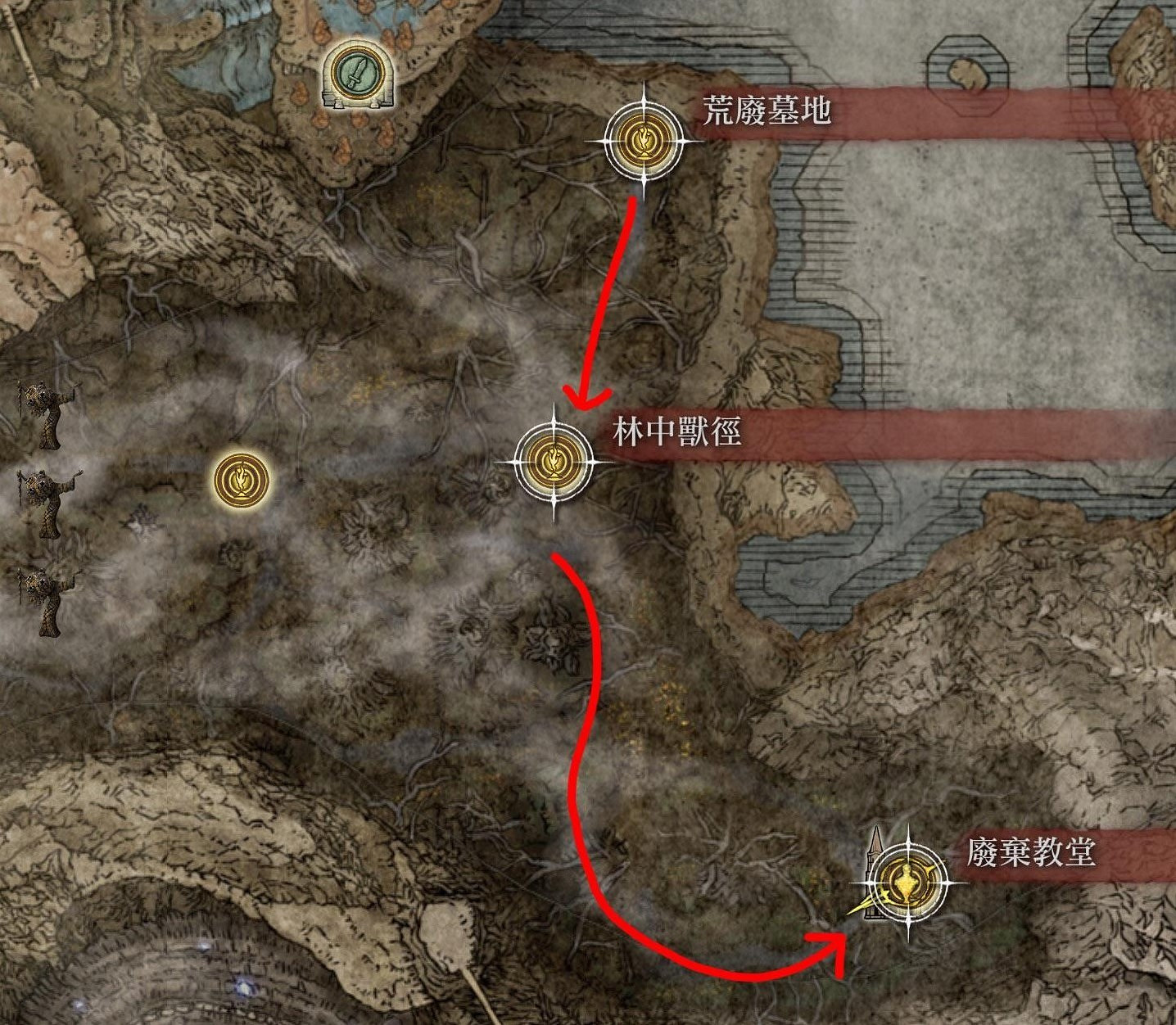Click the glowing undiscovered grace in the fog
This screenshot has width=1176, height=1025.
(239, 477)
